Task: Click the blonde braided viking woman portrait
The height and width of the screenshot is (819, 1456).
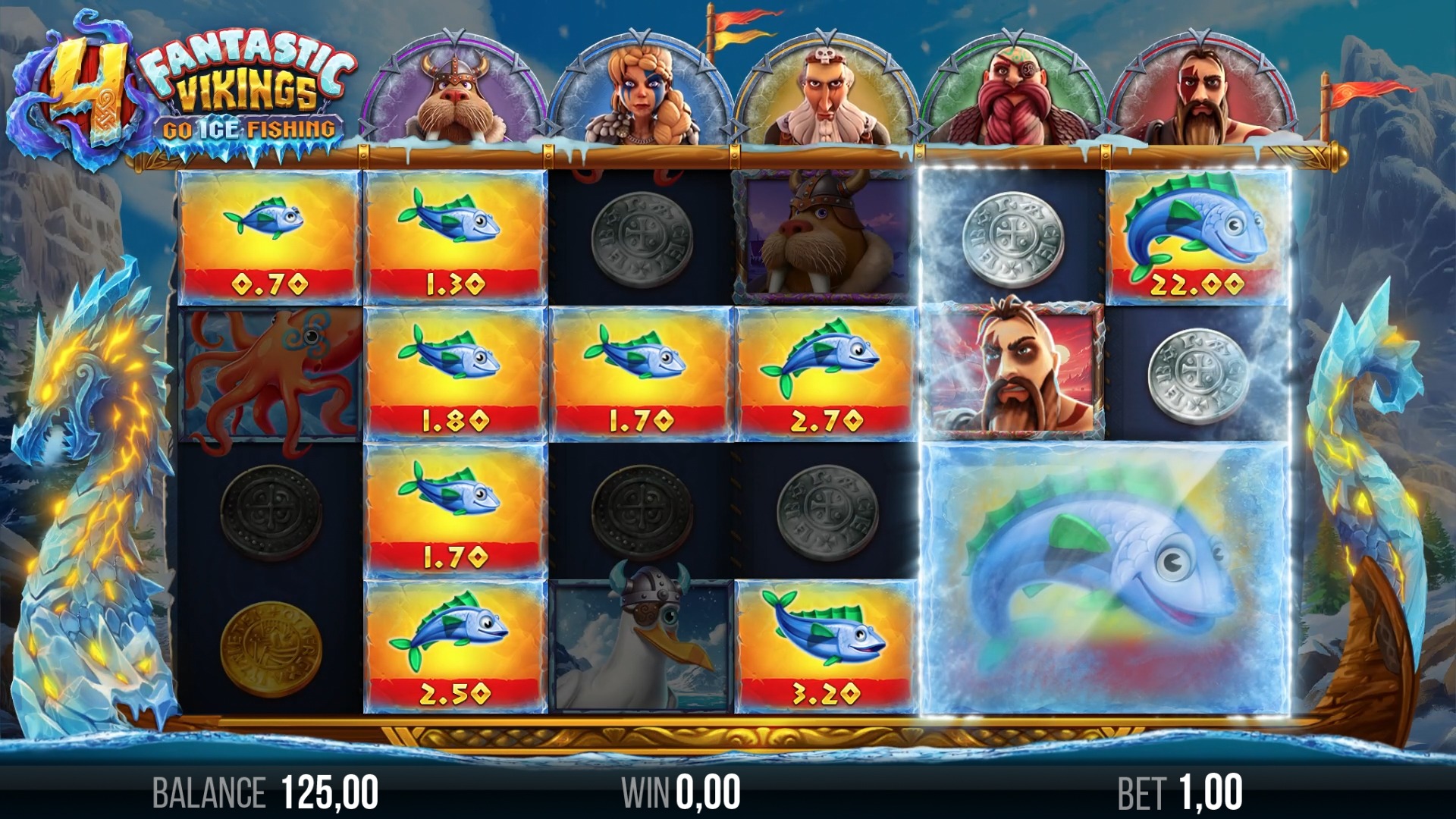Action: click(x=641, y=93)
